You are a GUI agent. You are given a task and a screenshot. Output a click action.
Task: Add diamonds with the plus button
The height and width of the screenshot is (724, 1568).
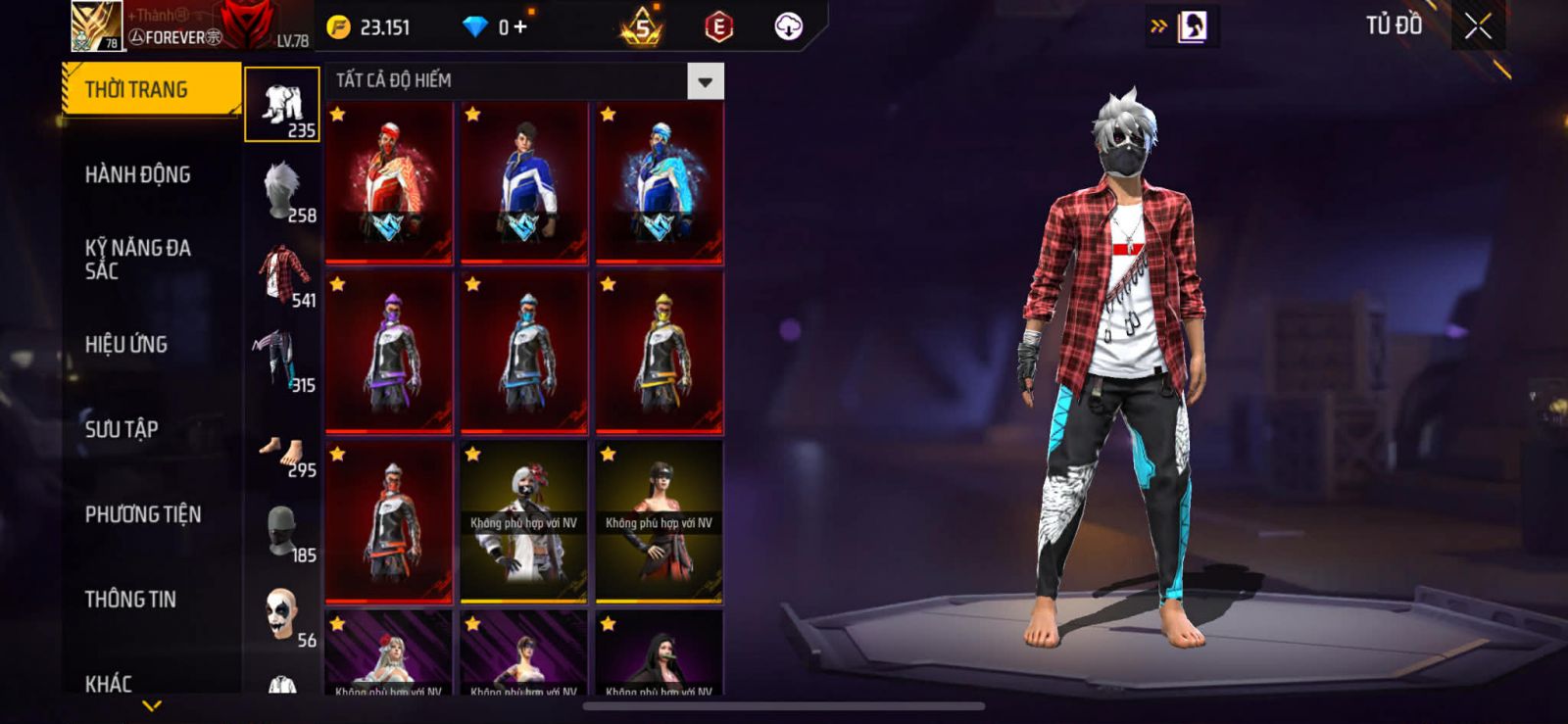(520, 27)
